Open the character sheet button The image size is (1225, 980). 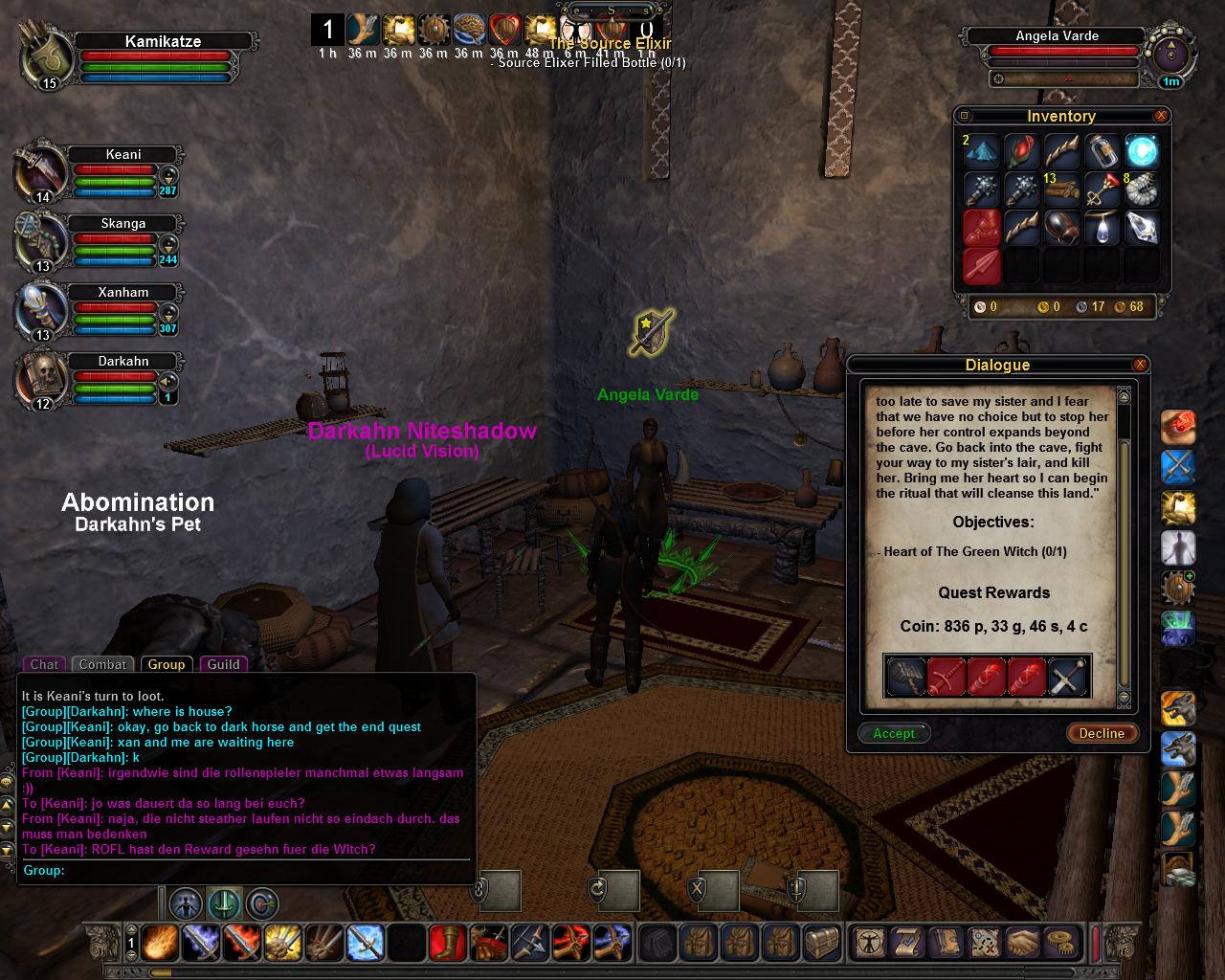tap(870, 943)
